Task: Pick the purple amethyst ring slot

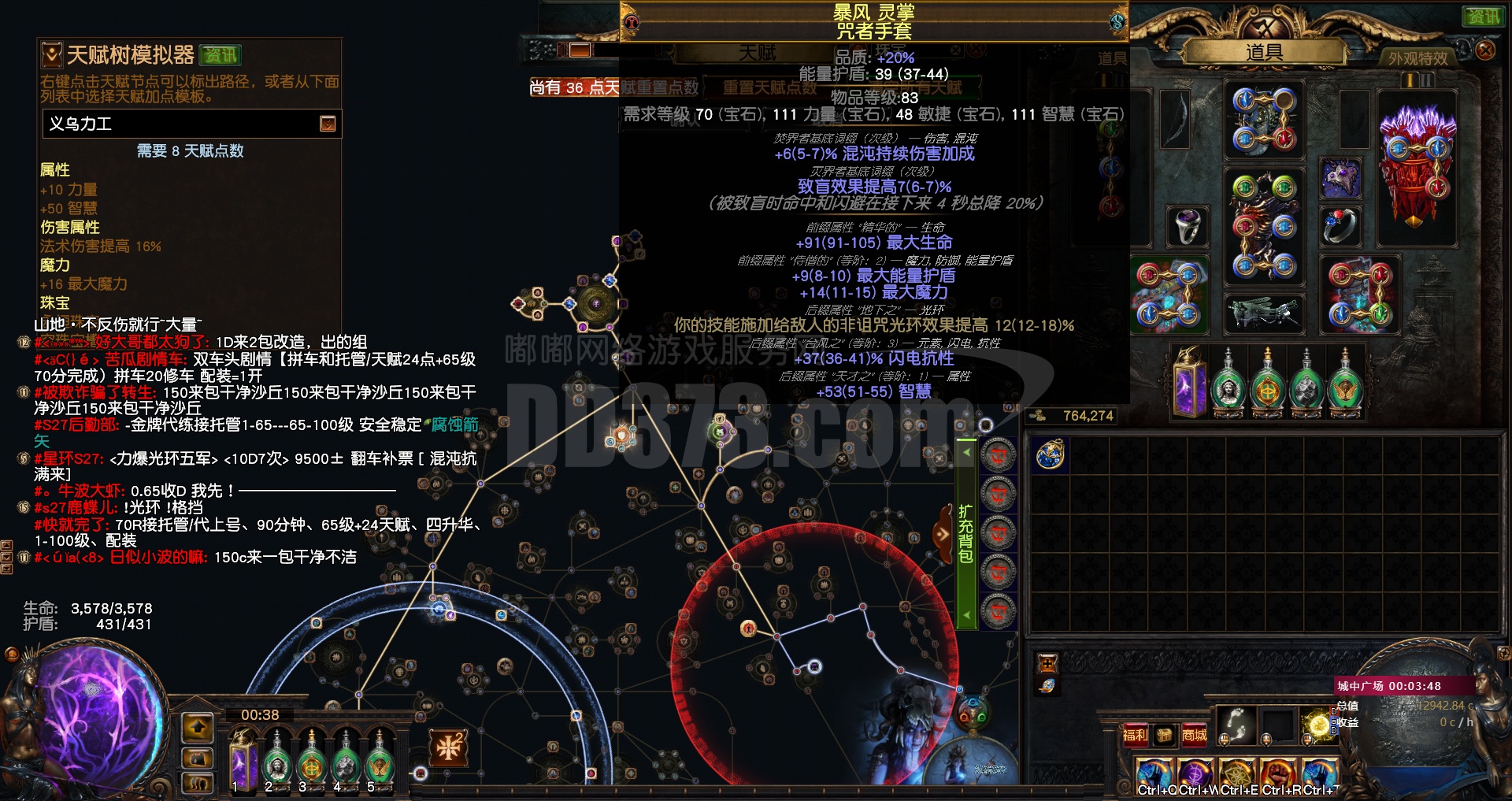Action: [1186, 226]
